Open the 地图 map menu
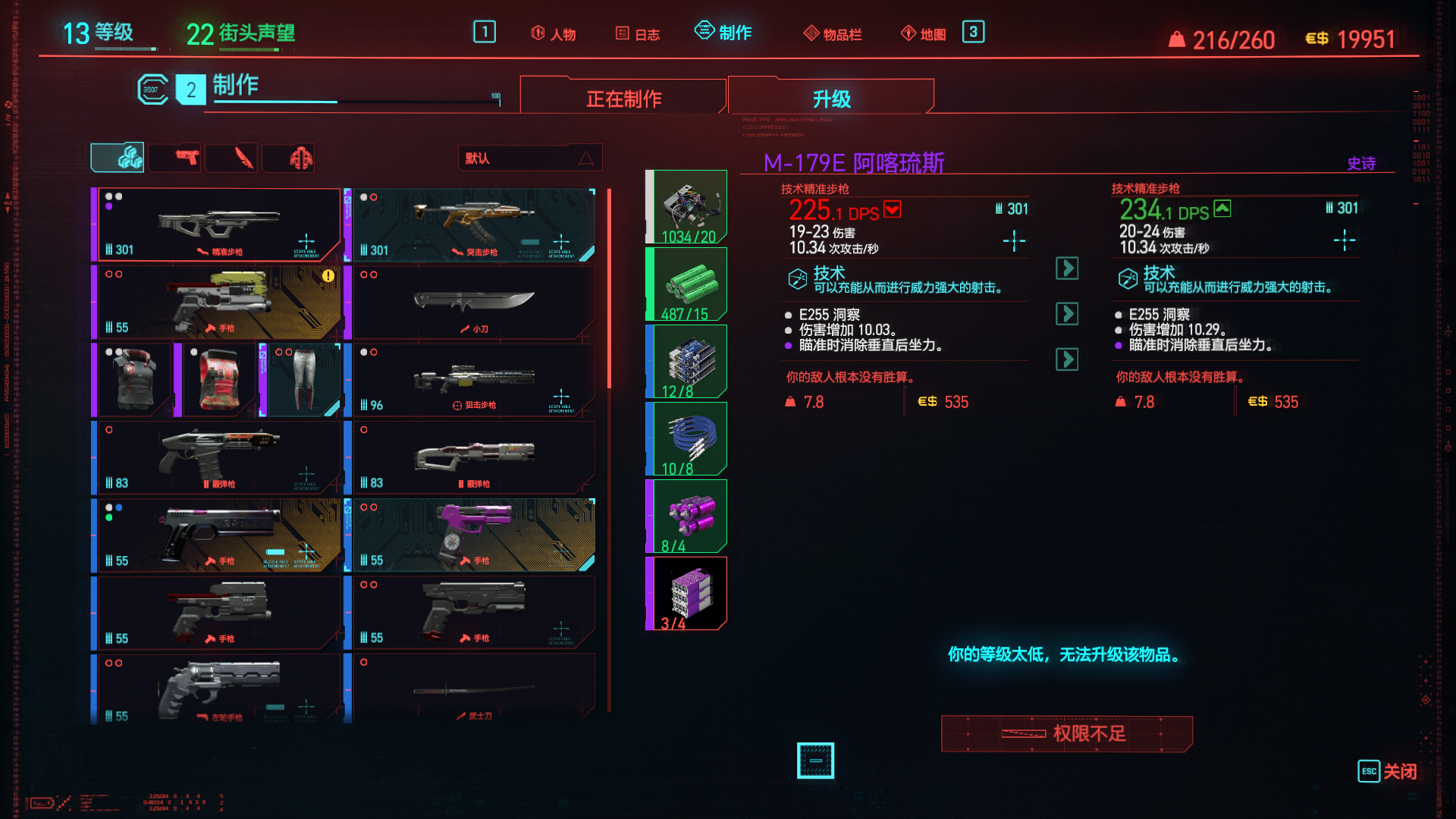1456x819 pixels. 924,34
